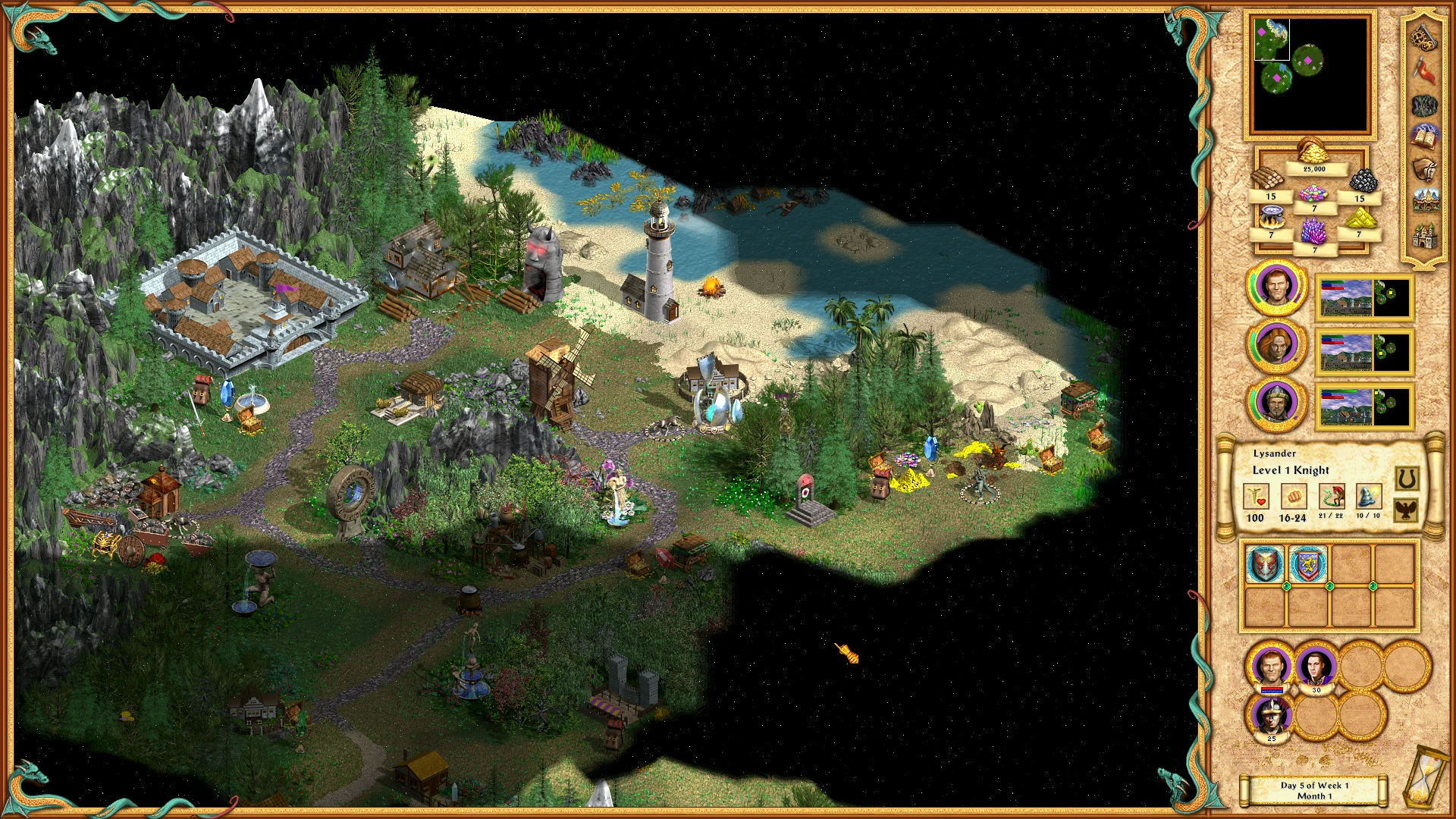Select the dragon crest skill slot
This screenshot has width=1456, height=819.
tap(1264, 564)
